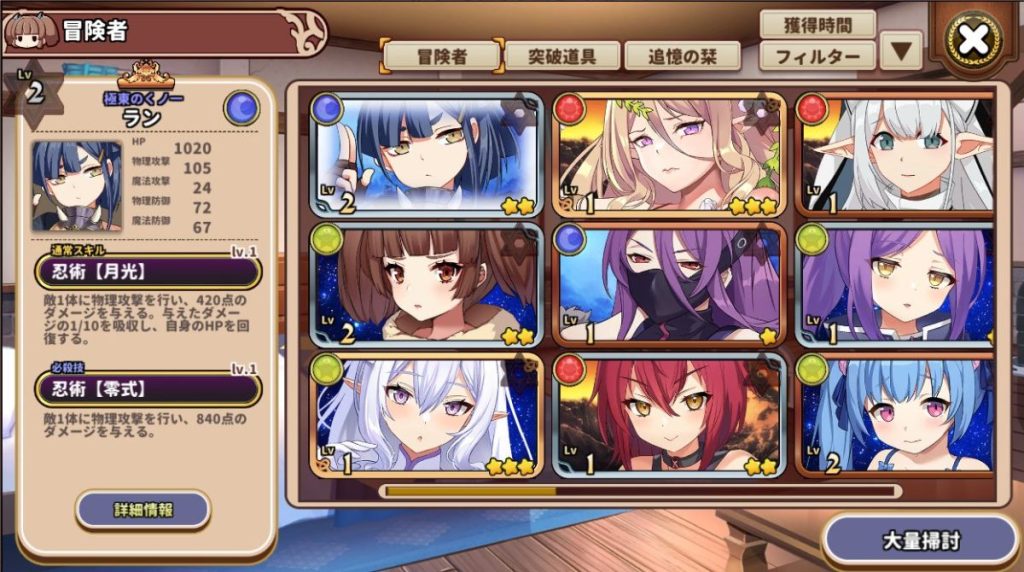
Task: Start 大量掃討
Action: 920,541
